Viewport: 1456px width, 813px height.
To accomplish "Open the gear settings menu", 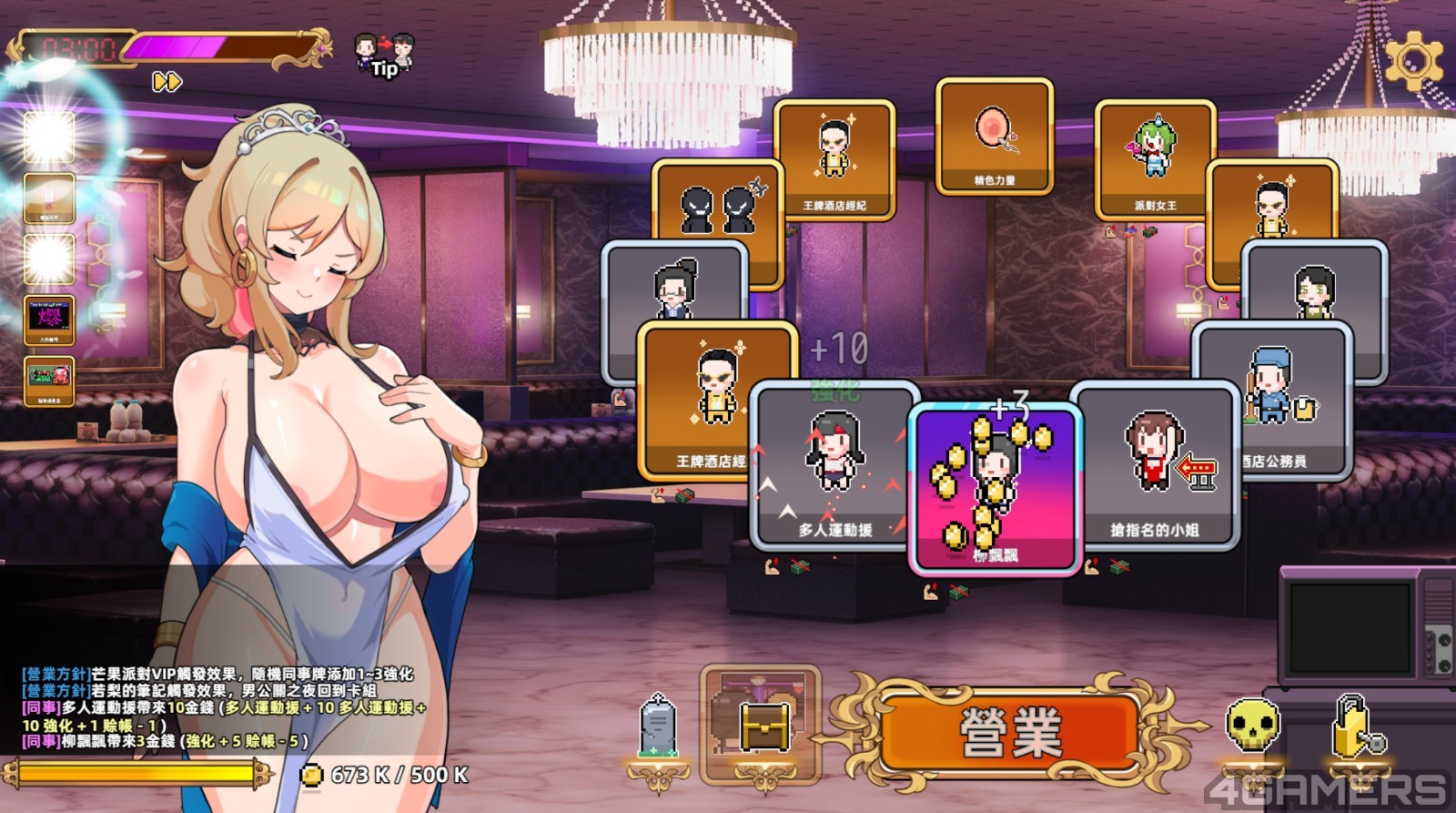I will (x=1413, y=61).
